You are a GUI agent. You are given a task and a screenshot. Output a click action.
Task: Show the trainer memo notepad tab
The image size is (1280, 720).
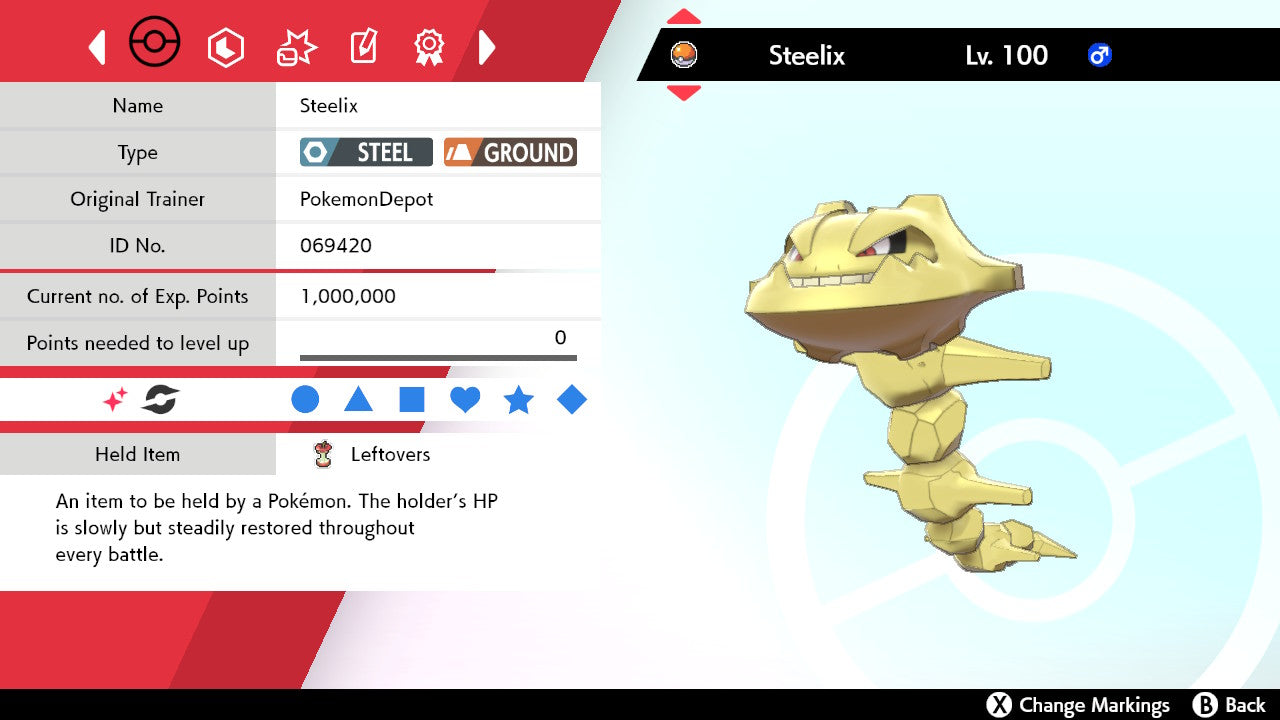363,47
